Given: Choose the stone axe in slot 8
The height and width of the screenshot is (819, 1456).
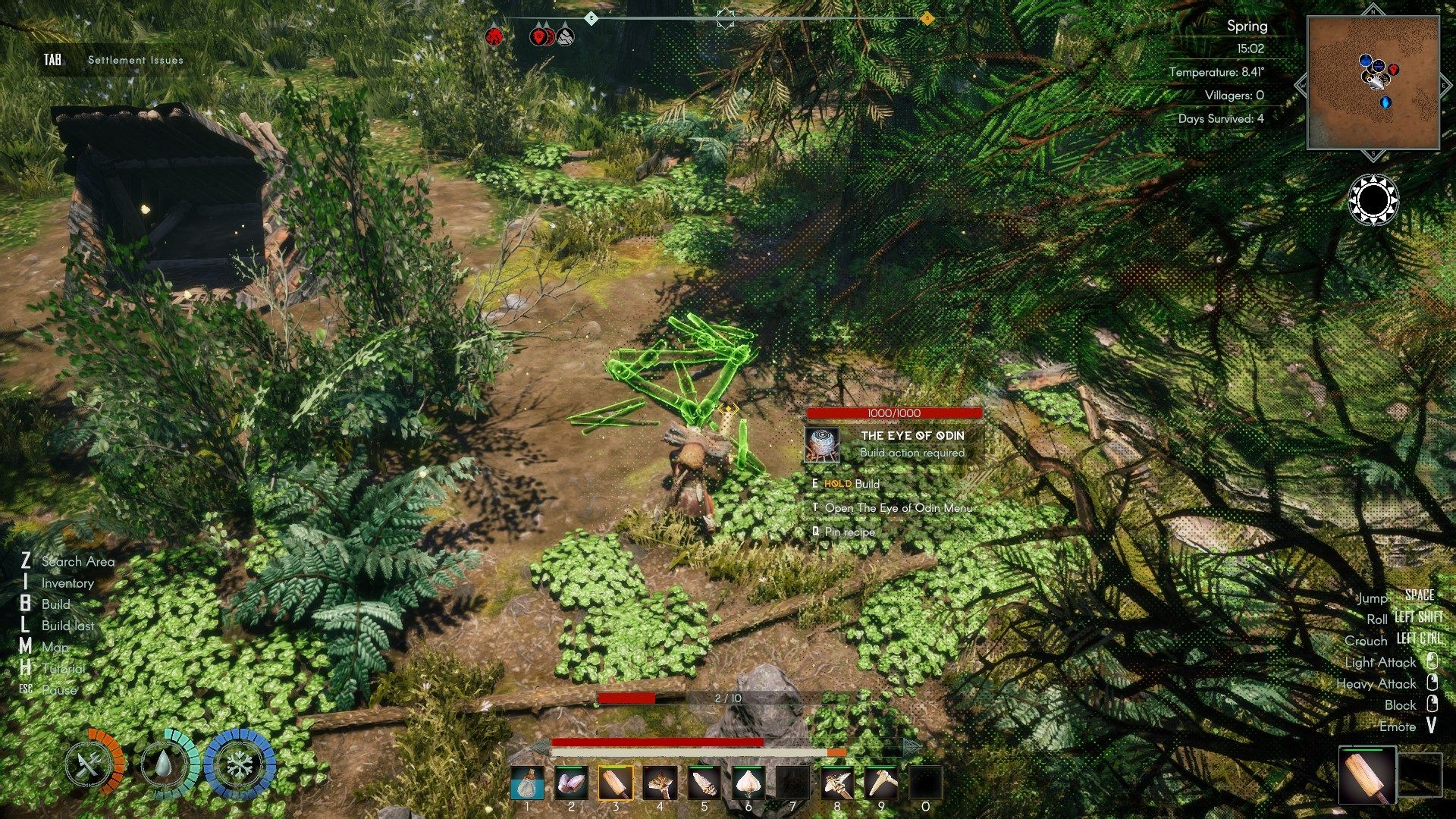Looking at the screenshot, I should pyautogui.click(x=837, y=783).
